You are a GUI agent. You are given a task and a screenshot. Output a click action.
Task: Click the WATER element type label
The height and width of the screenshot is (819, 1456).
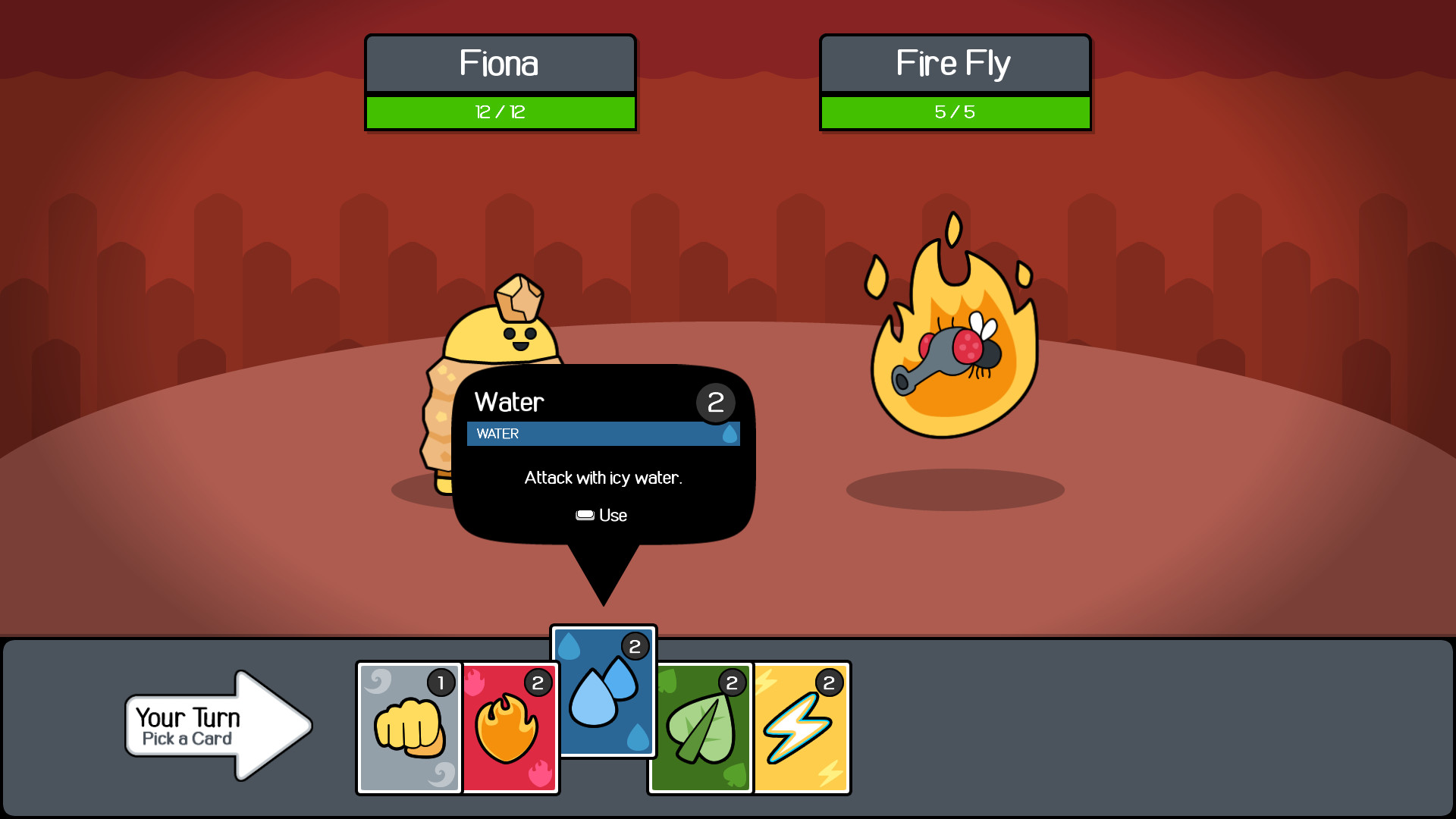click(x=497, y=434)
